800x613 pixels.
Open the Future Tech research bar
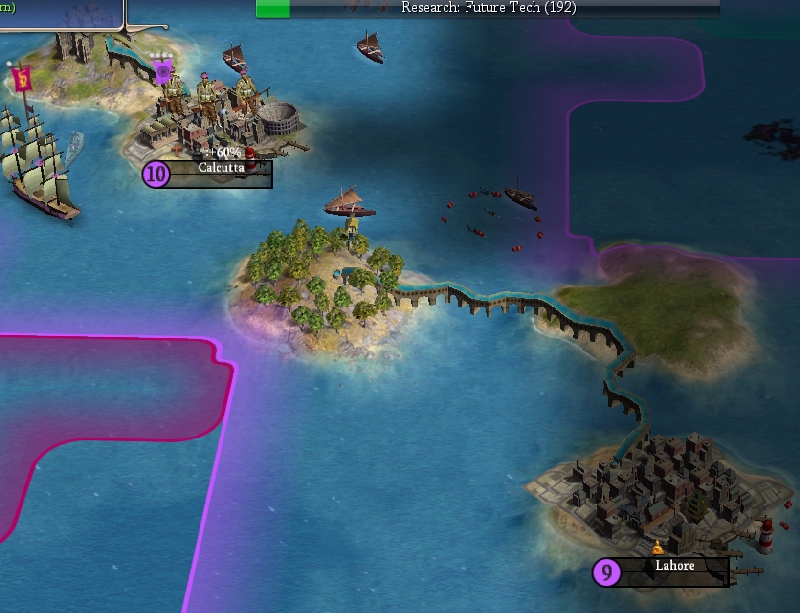pos(488,8)
